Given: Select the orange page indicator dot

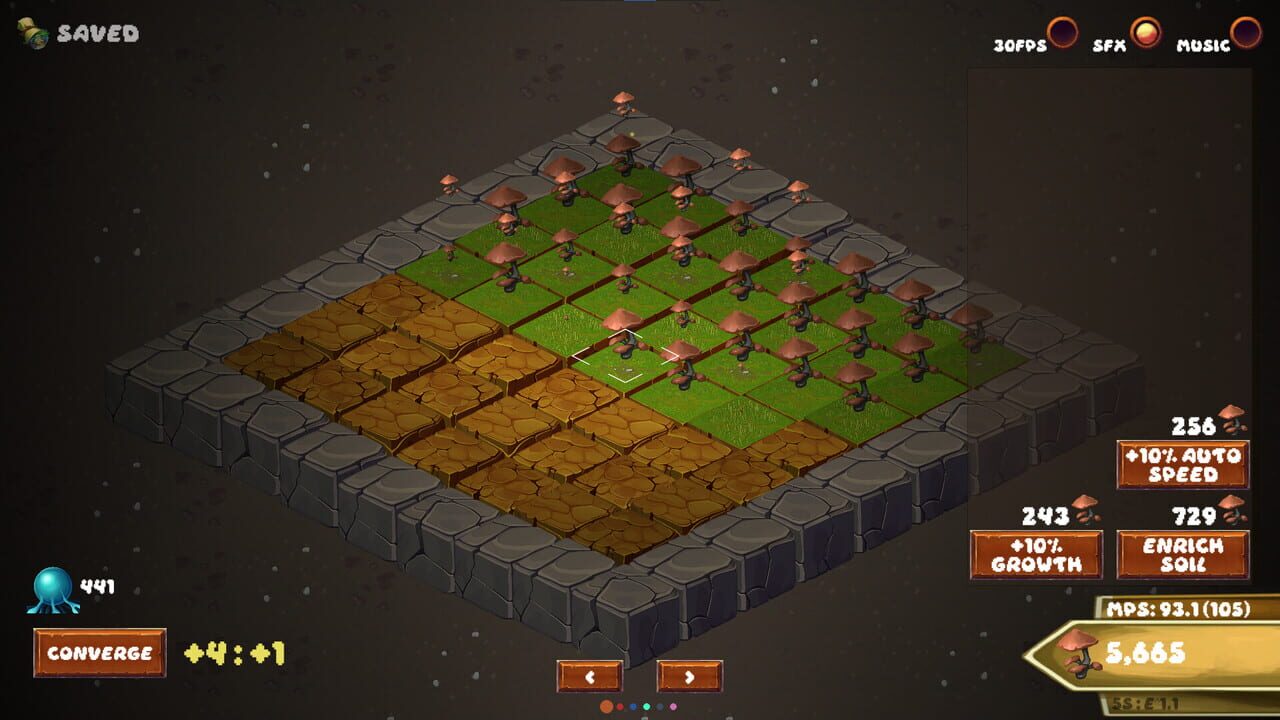Looking at the screenshot, I should coord(606,707).
